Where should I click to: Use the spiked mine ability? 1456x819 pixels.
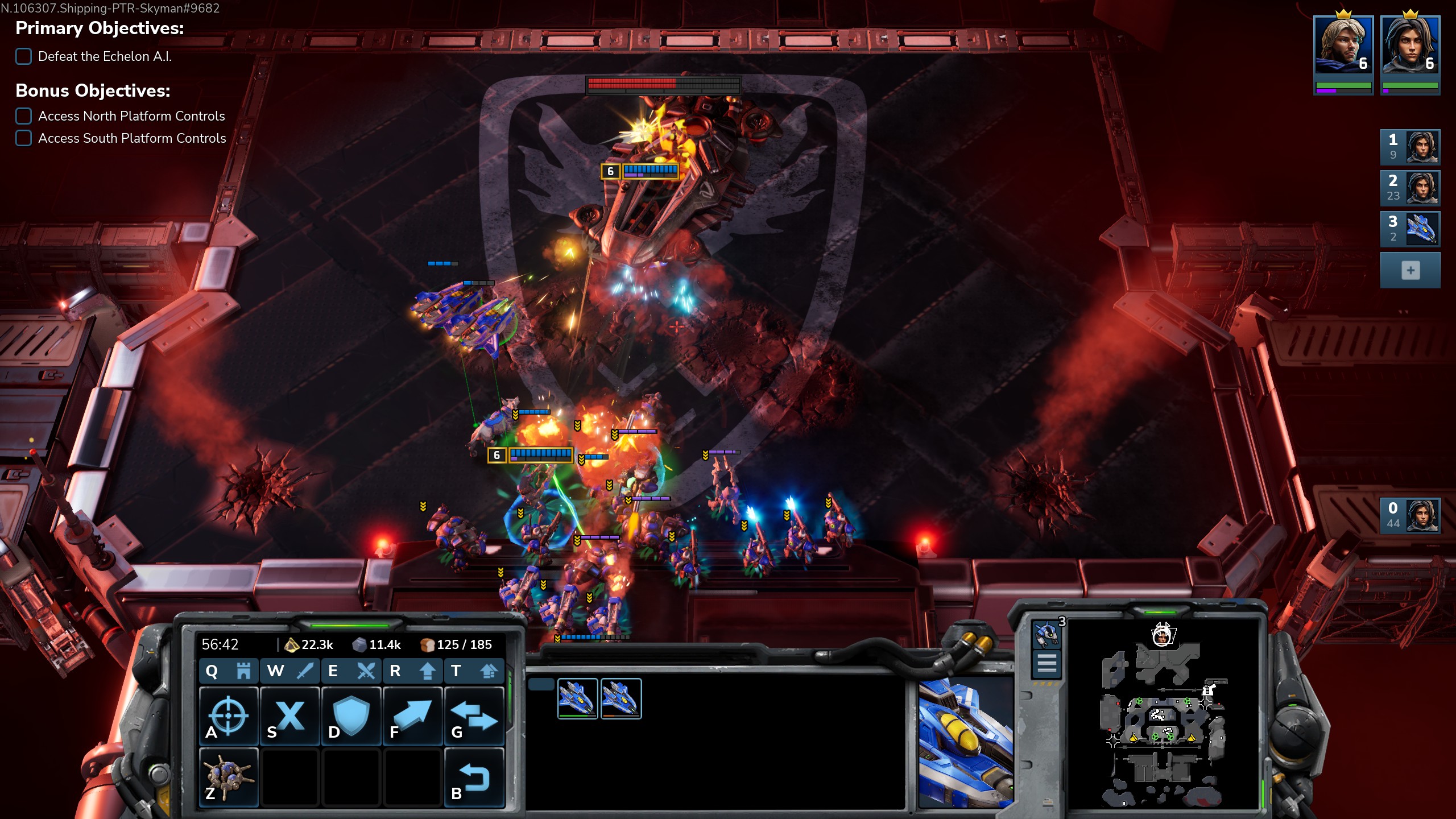click(x=229, y=777)
